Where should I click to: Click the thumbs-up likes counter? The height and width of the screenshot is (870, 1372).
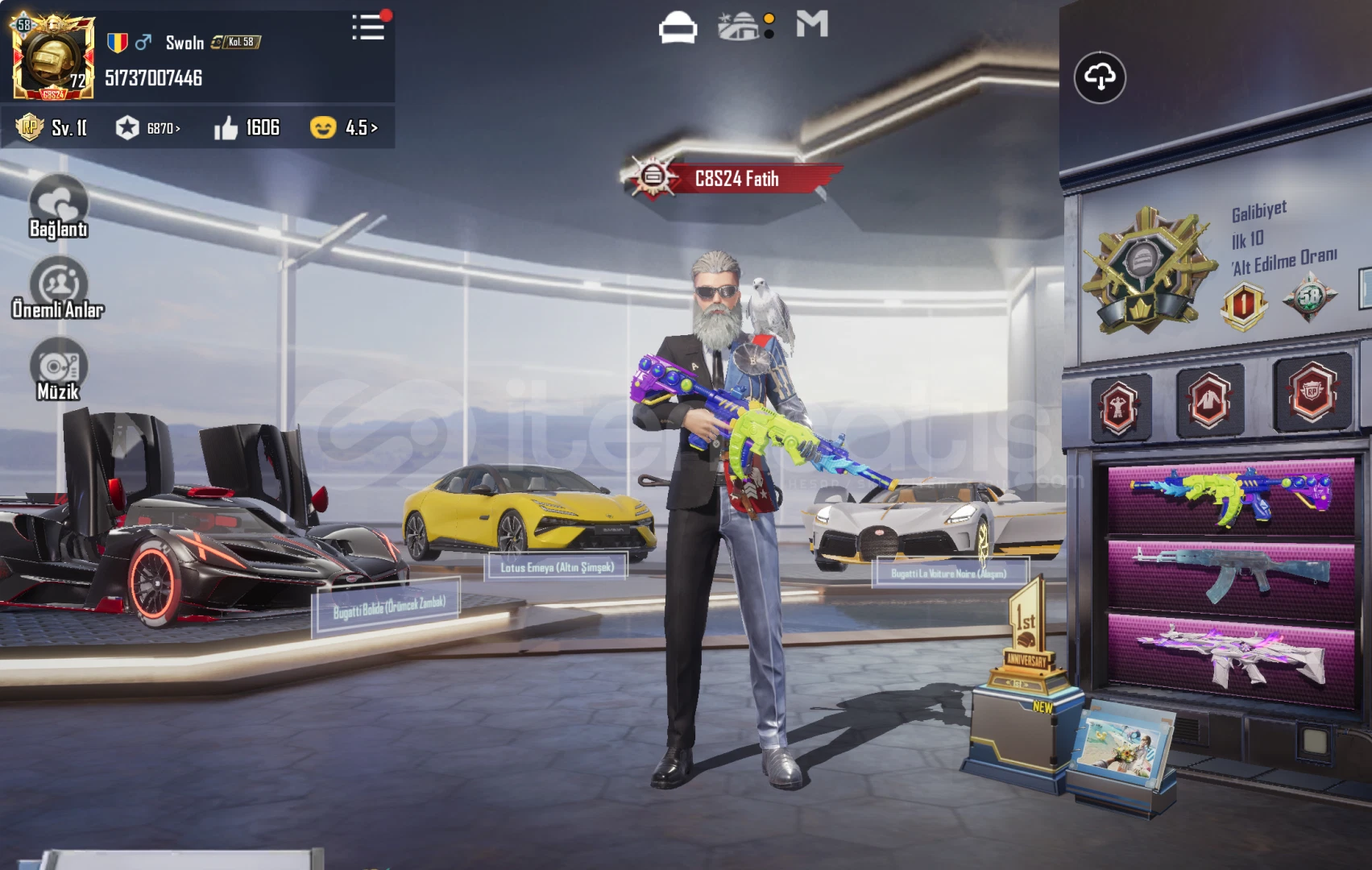click(x=247, y=128)
